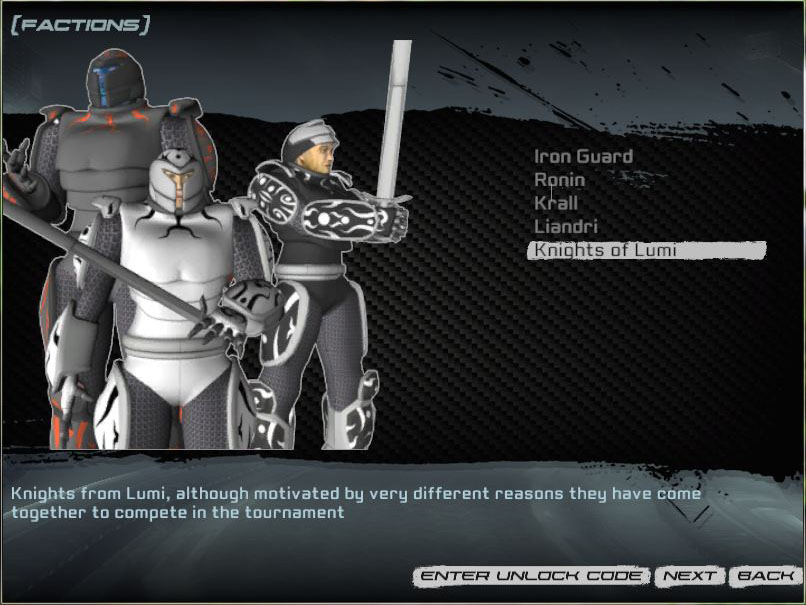This screenshot has width=806, height=605.
Task: Open the Enter Unlock Code prompt
Action: (x=532, y=576)
